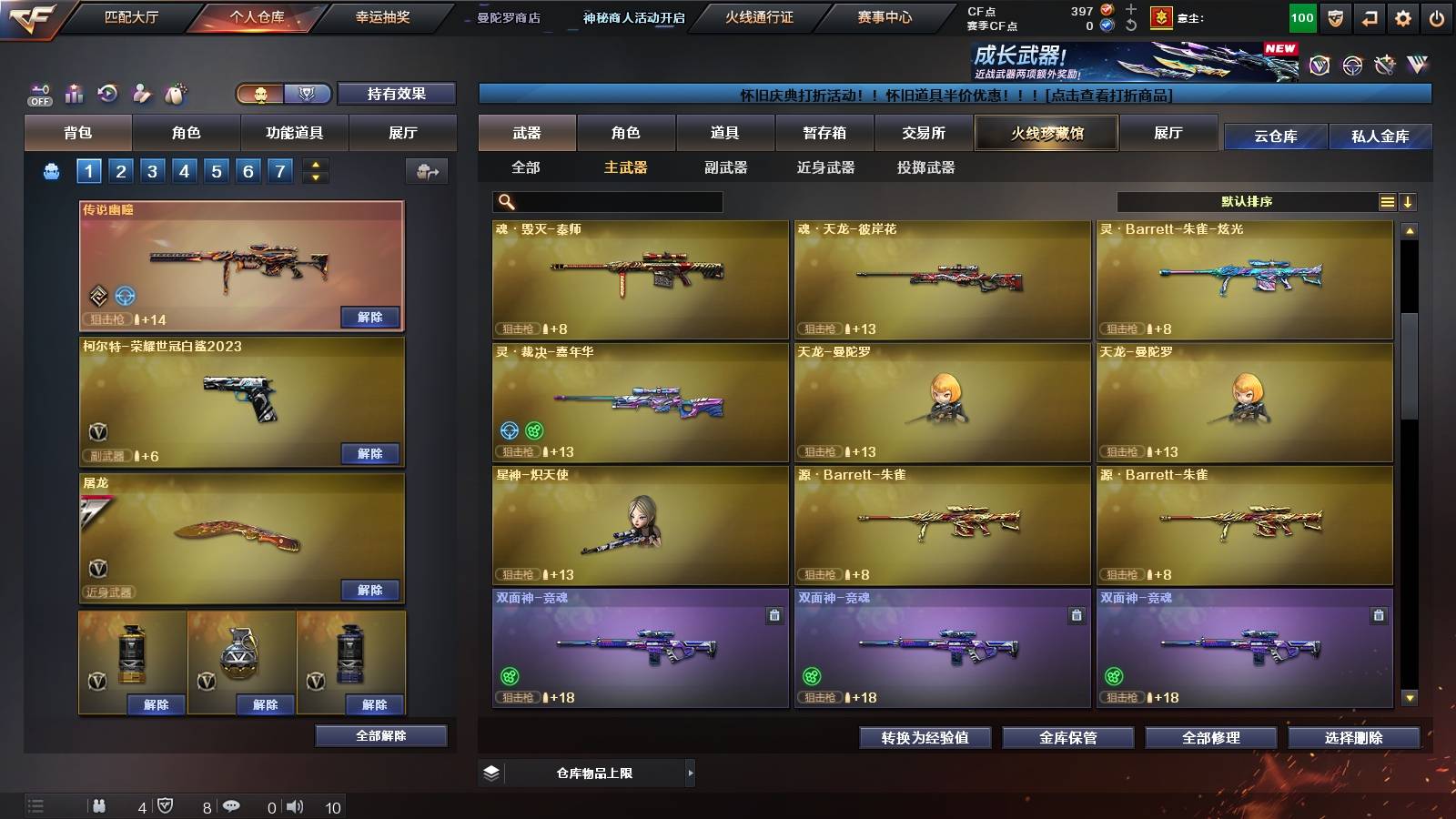1456x819 pixels.
Task: Click the power exit icon top right
Action: point(1438,15)
